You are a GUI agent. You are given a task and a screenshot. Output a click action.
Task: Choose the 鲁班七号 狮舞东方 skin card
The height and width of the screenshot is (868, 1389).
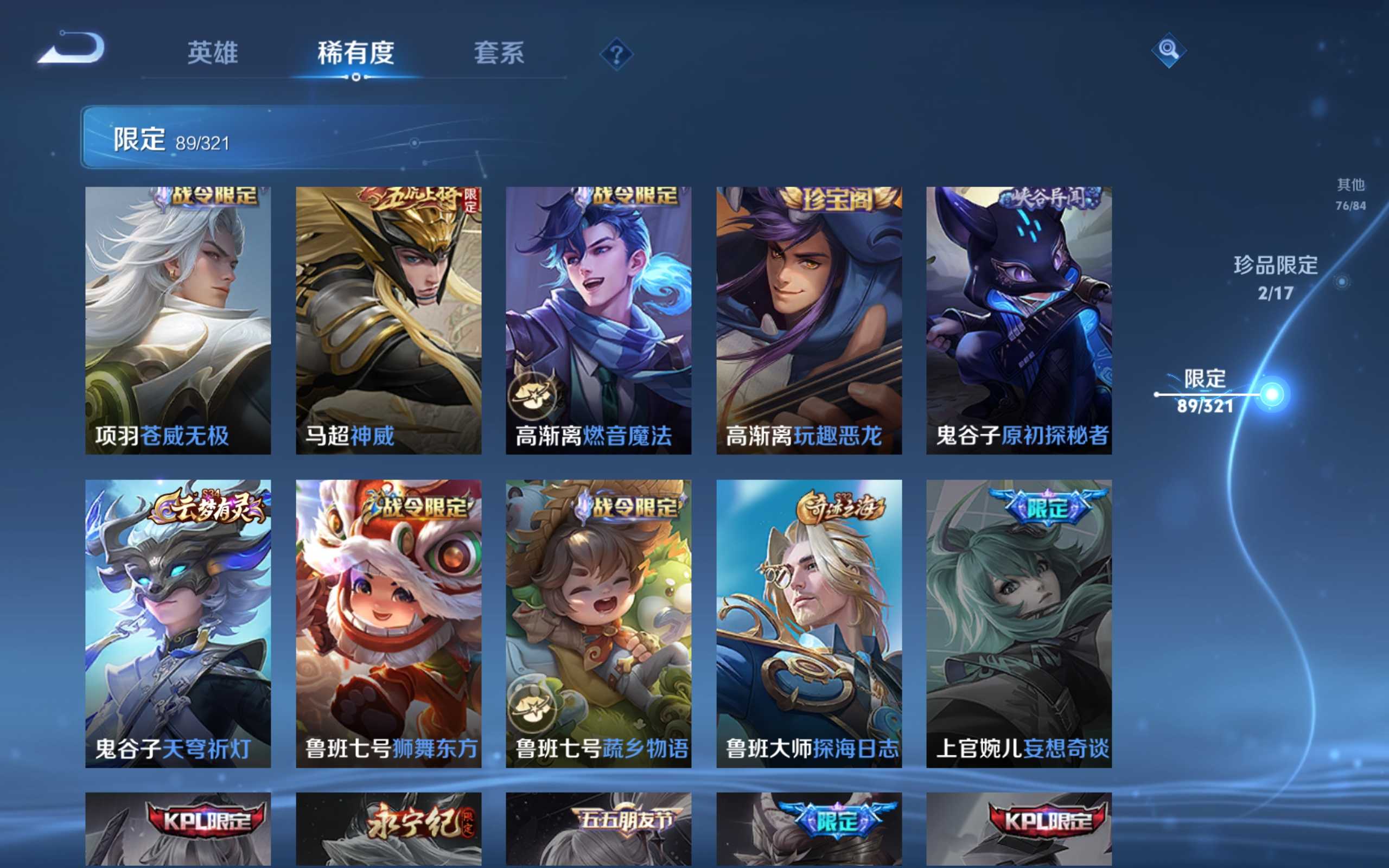(388, 623)
